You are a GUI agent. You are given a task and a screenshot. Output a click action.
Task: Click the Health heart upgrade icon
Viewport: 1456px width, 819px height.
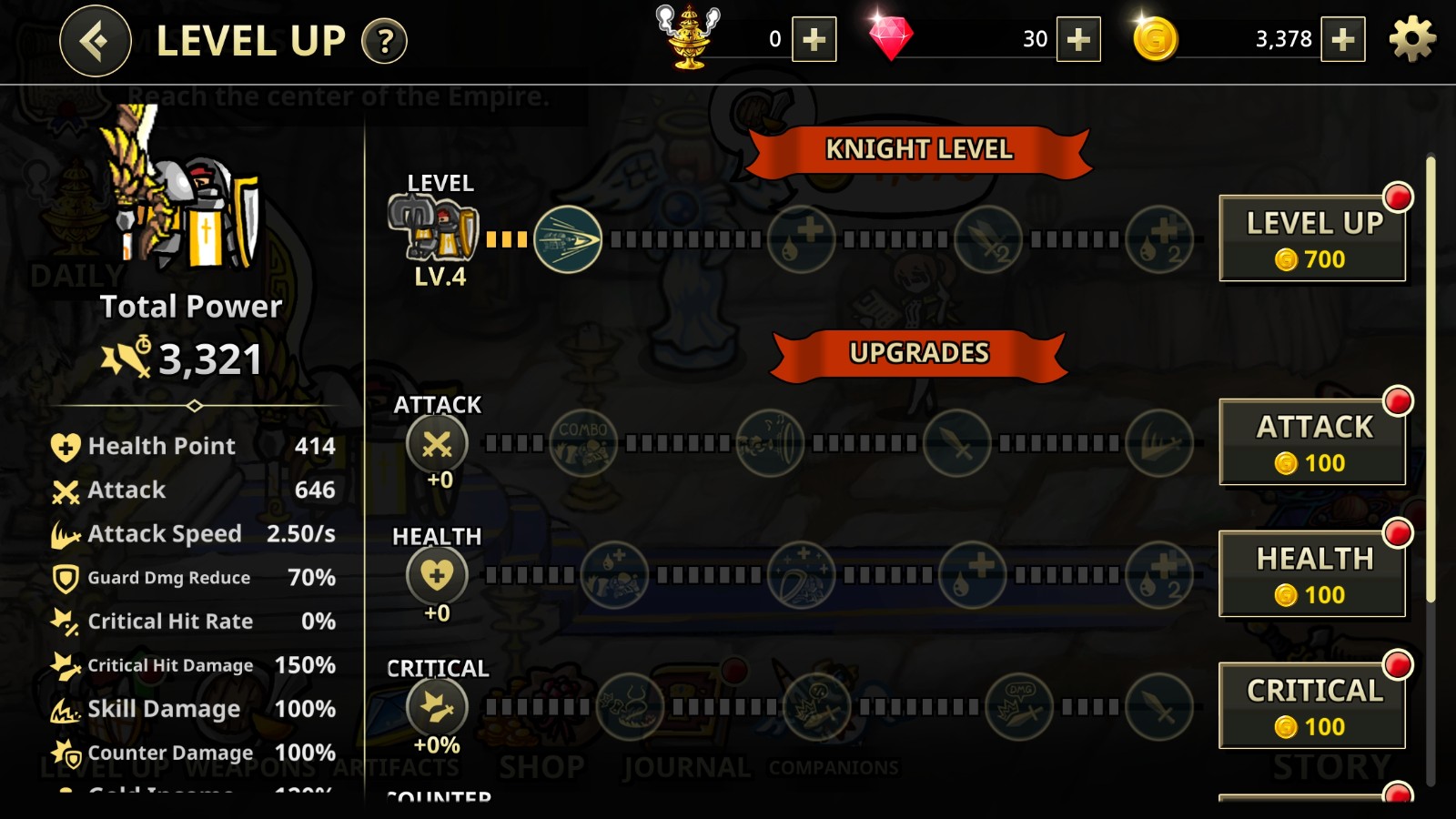(x=437, y=575)
